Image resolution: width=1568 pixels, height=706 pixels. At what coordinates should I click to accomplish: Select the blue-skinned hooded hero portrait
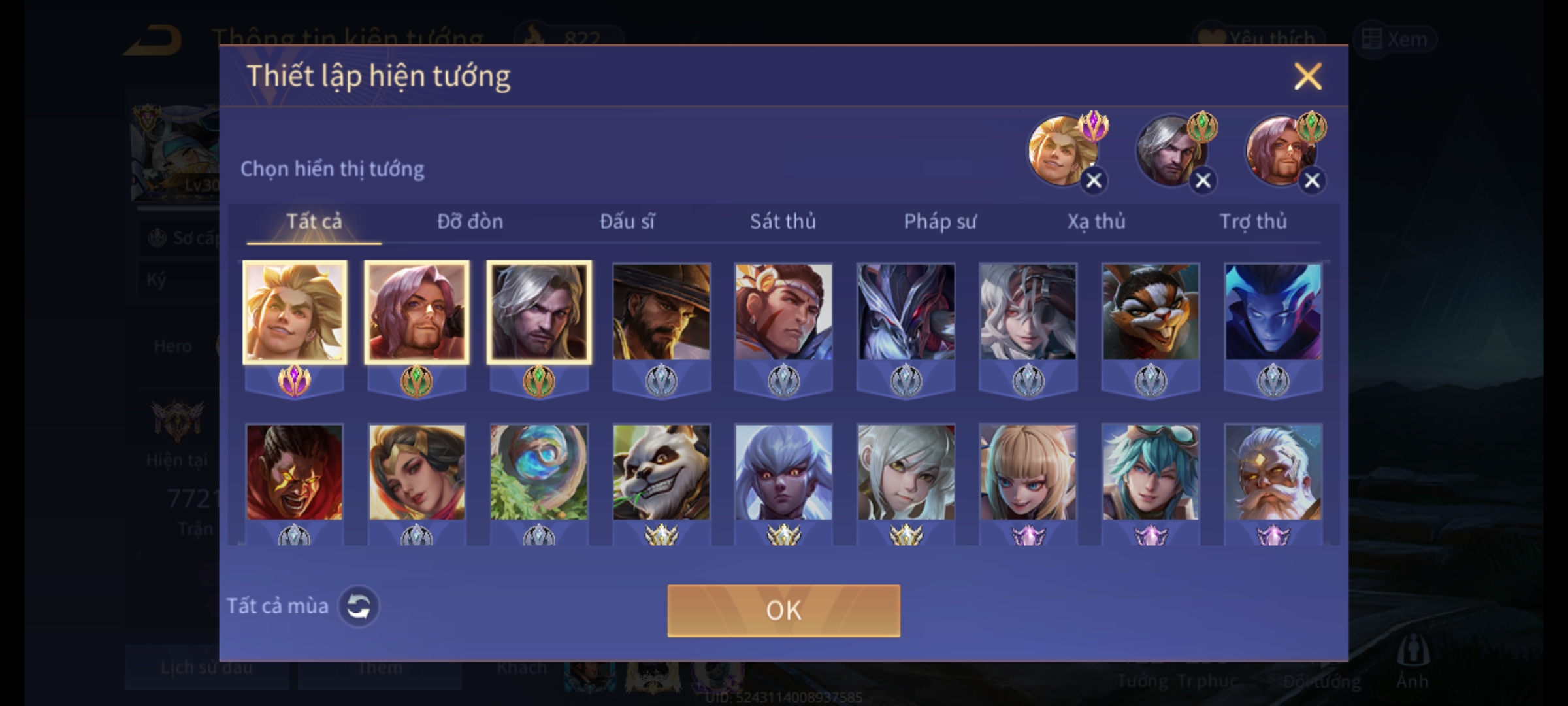pyautogui.click(x=1273, y=312)
